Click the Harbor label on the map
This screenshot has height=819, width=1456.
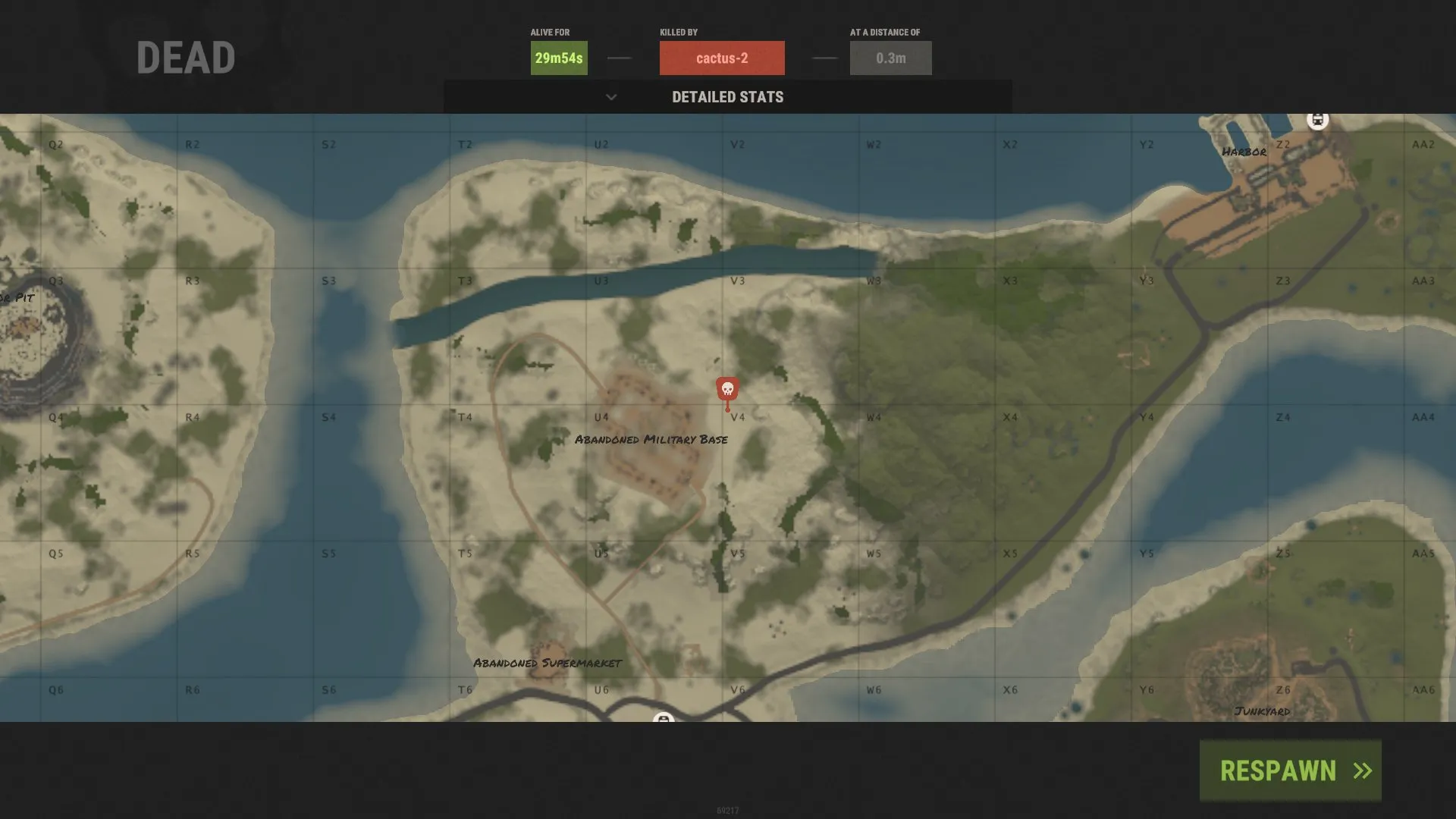(1244, 152)
